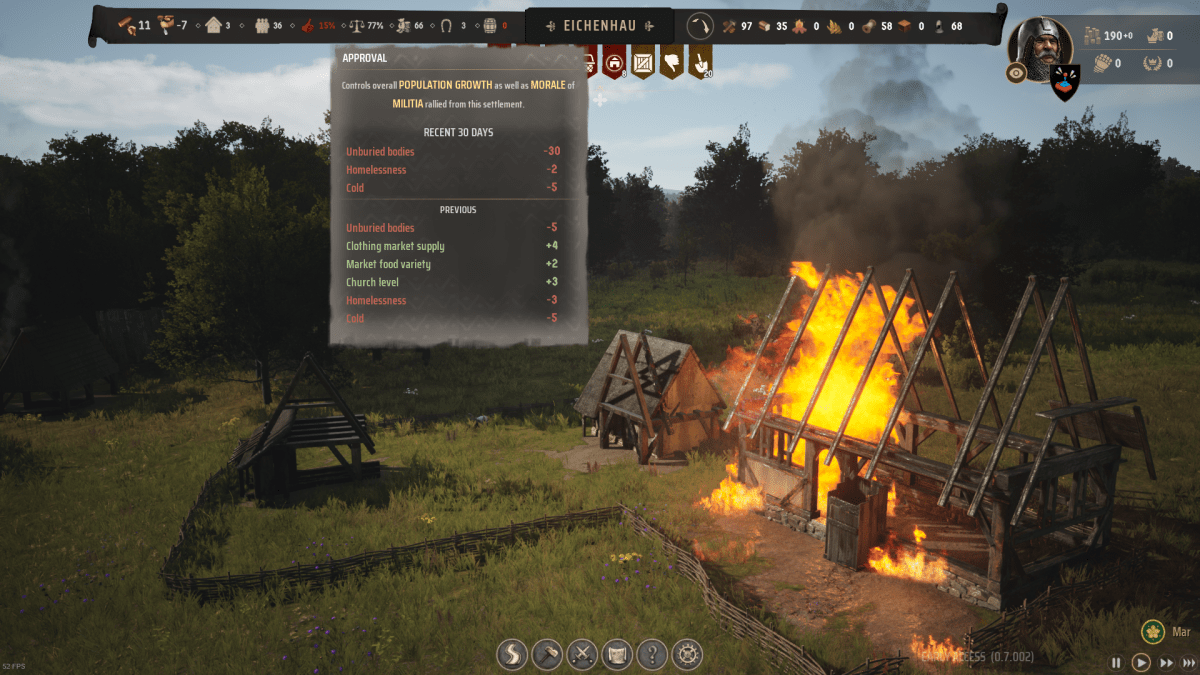
Task: Set game speed to double fast-forward
Action: tap(1166, 662)
